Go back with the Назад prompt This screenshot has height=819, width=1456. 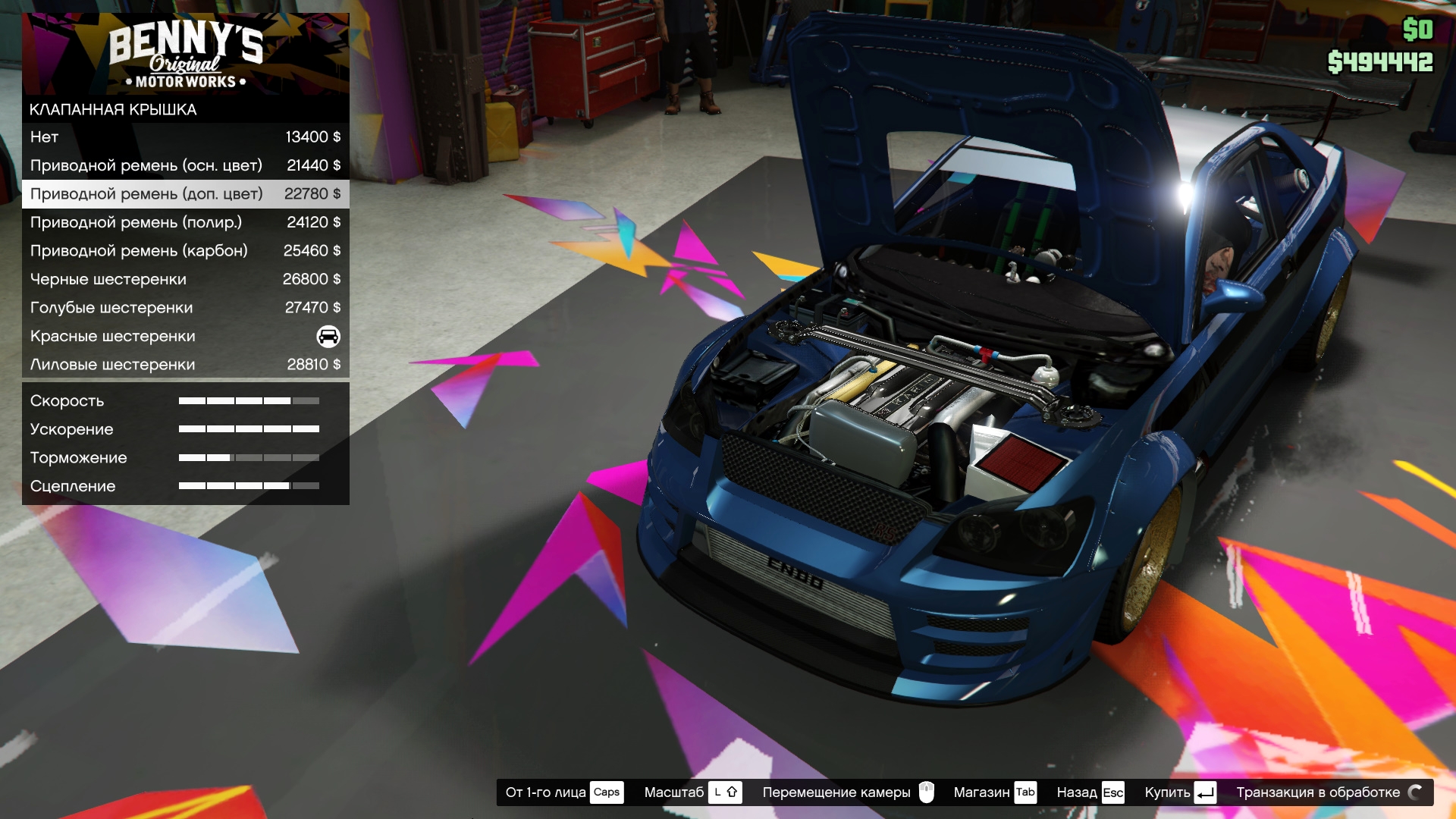pyautogui.click(x=1090, y=792)
